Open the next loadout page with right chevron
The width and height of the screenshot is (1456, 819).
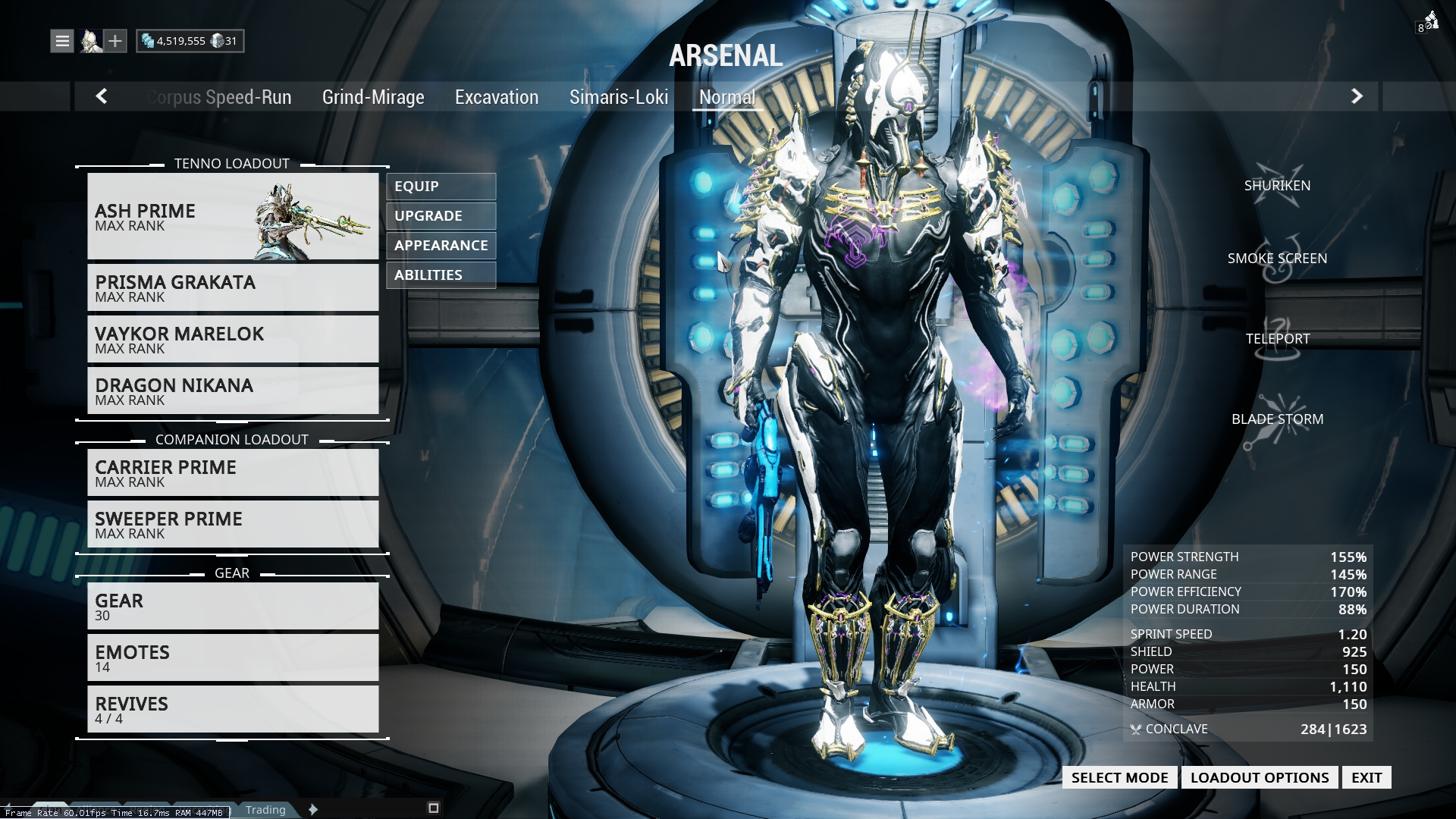(1357, 97)
